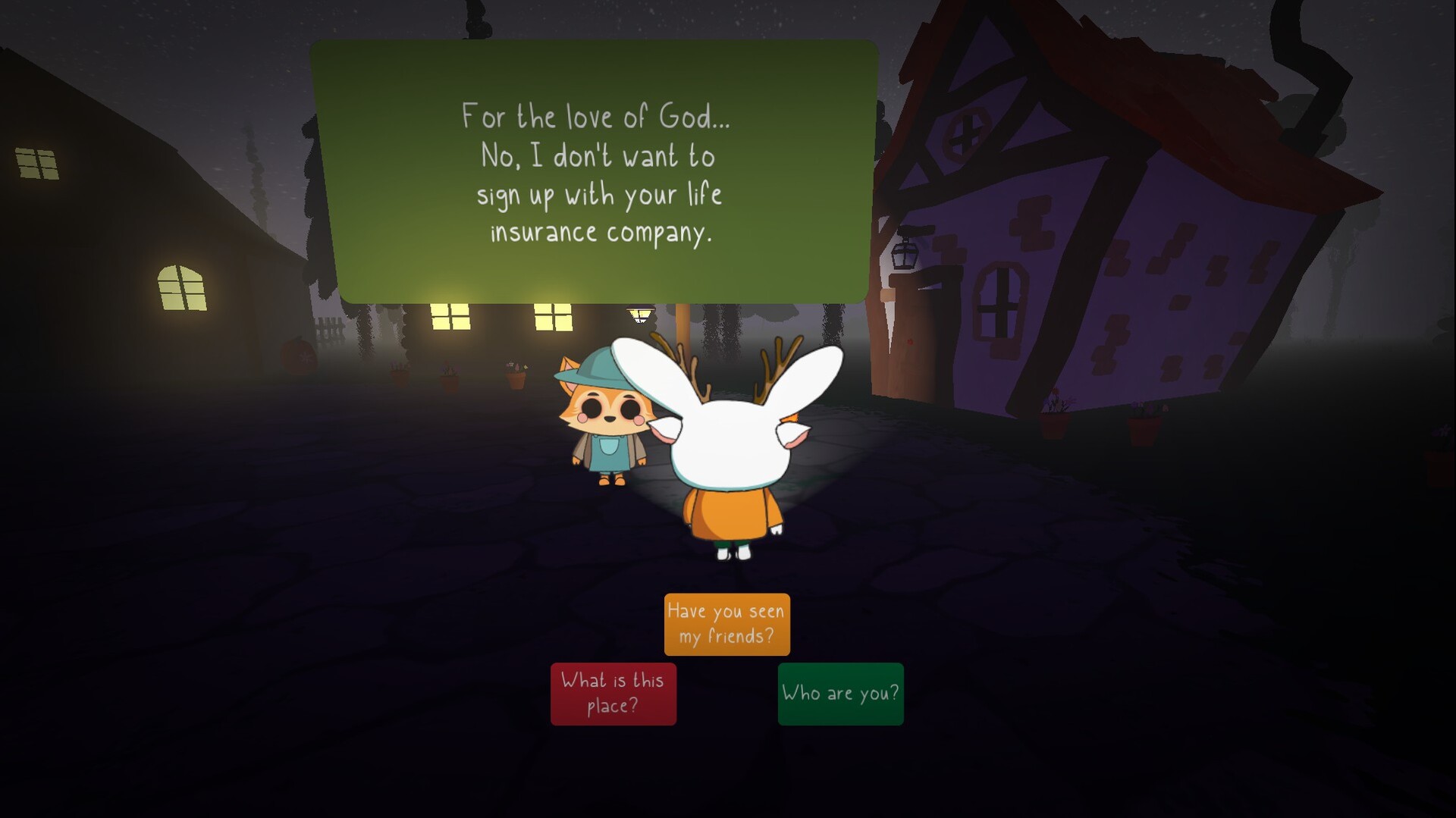Select the dialogue option 'Who are you?'

(840, 694)
